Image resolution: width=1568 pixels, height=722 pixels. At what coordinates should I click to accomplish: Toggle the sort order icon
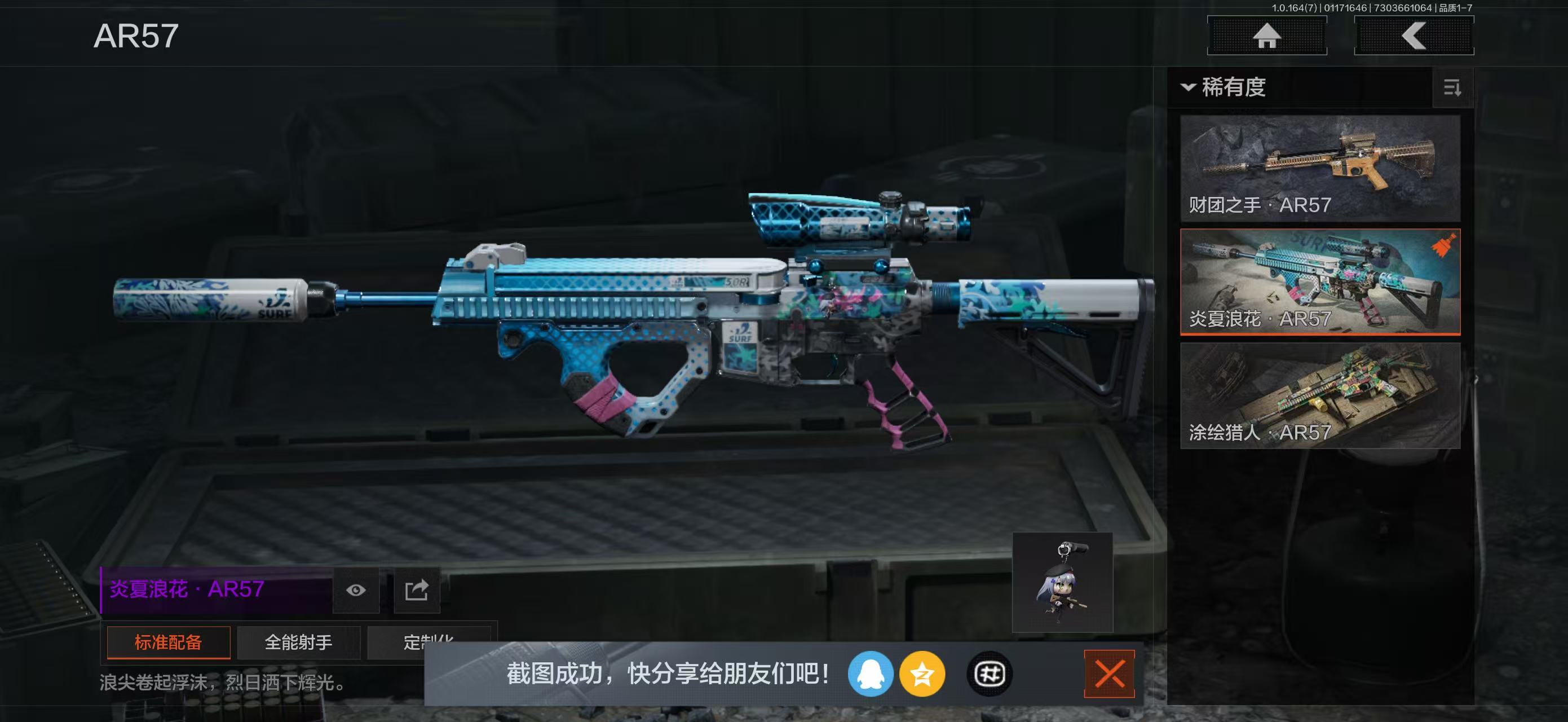click(x=1452, y=88)
